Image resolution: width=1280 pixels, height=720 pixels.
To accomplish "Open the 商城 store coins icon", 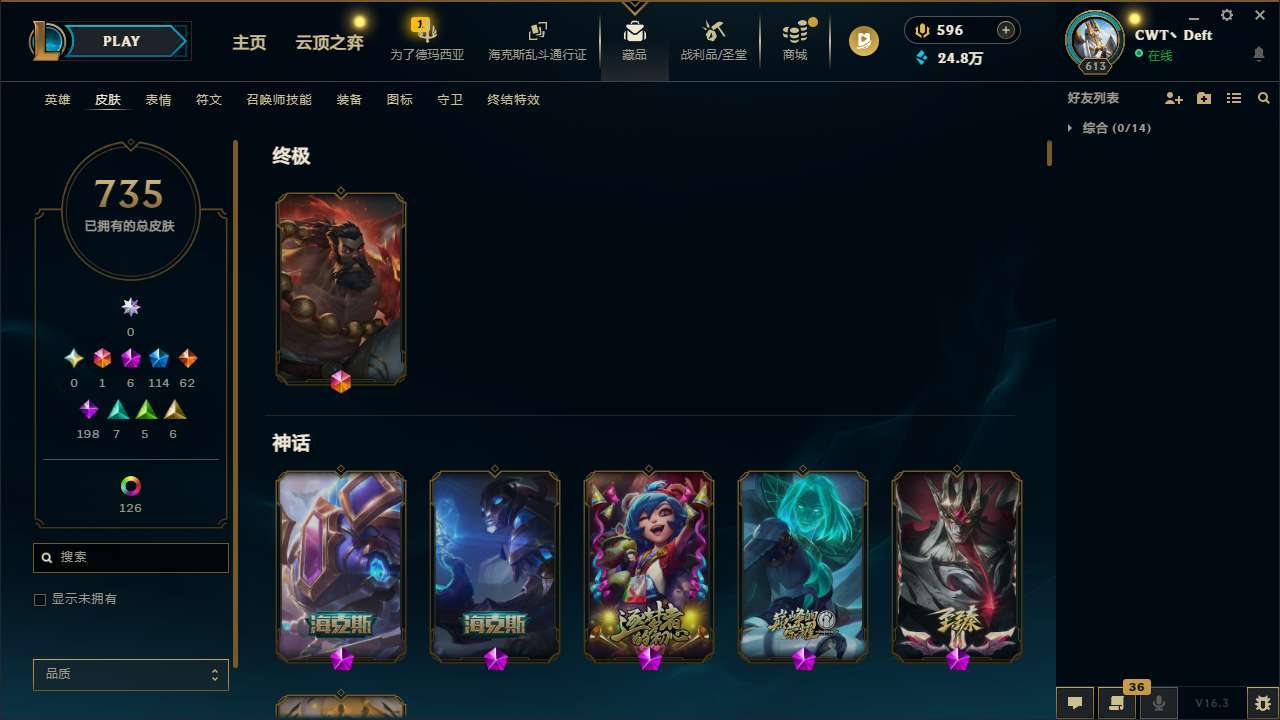I will (794, 38).
